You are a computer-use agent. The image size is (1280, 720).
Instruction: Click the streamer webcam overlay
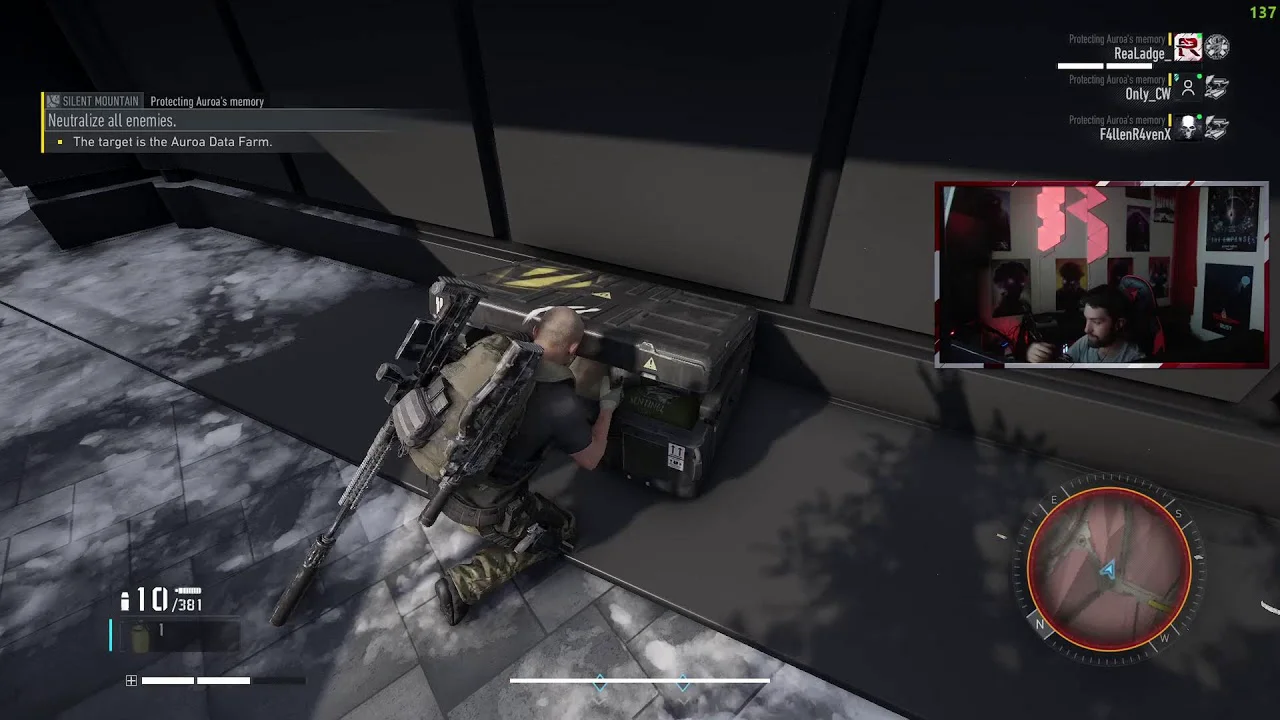(1101, 274)
